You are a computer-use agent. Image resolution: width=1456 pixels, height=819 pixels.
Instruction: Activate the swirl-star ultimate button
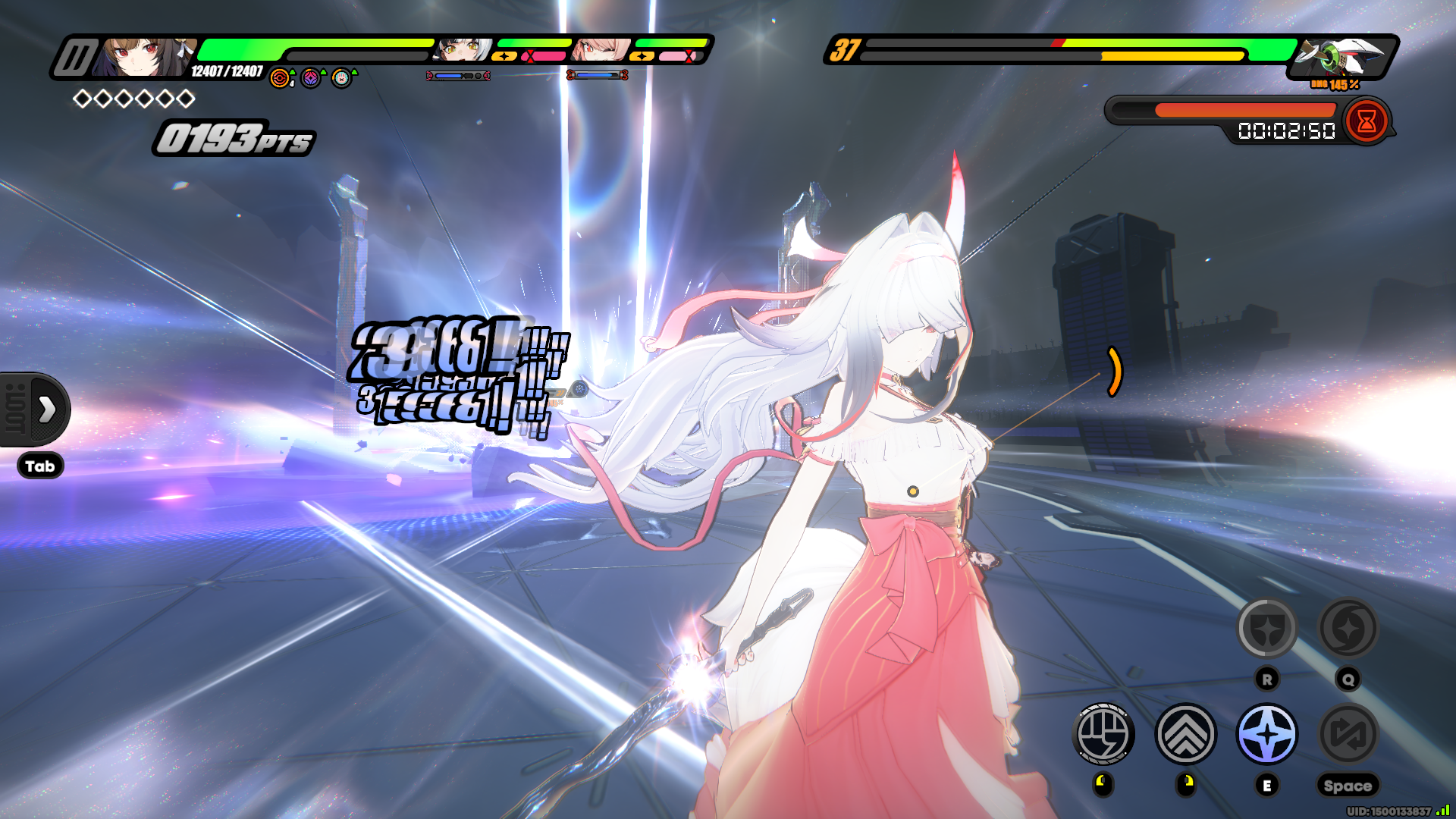[x=1348, y=628]
